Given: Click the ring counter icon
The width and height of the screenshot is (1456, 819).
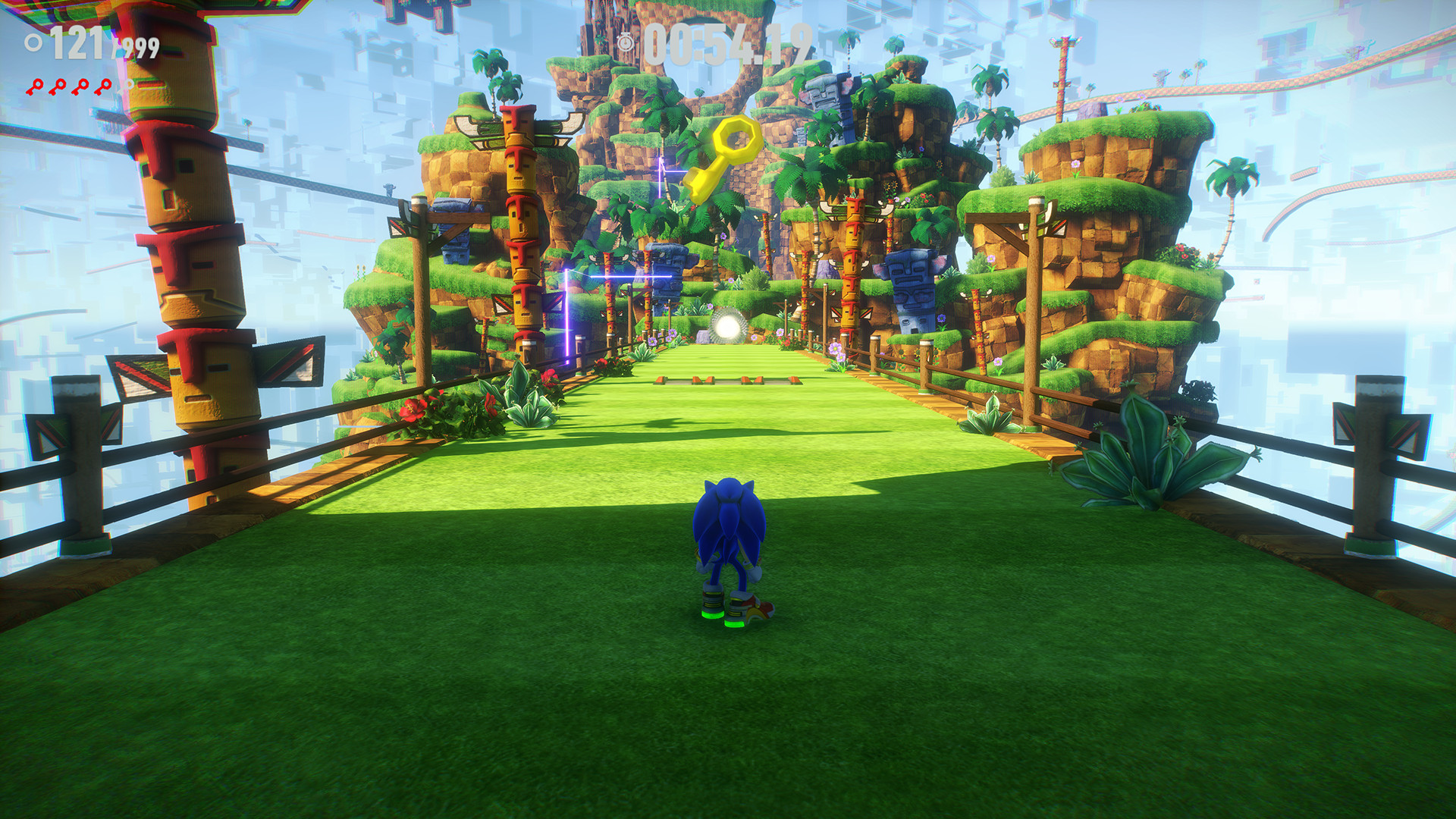Looking at the screenshot, I should coord(33,42).
